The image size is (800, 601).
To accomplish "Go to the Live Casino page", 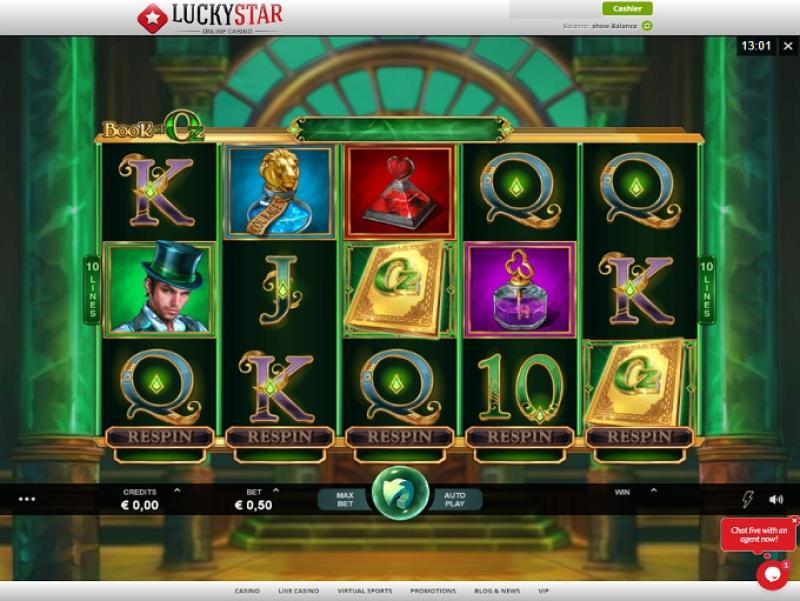I will click(x=297, y=591).
